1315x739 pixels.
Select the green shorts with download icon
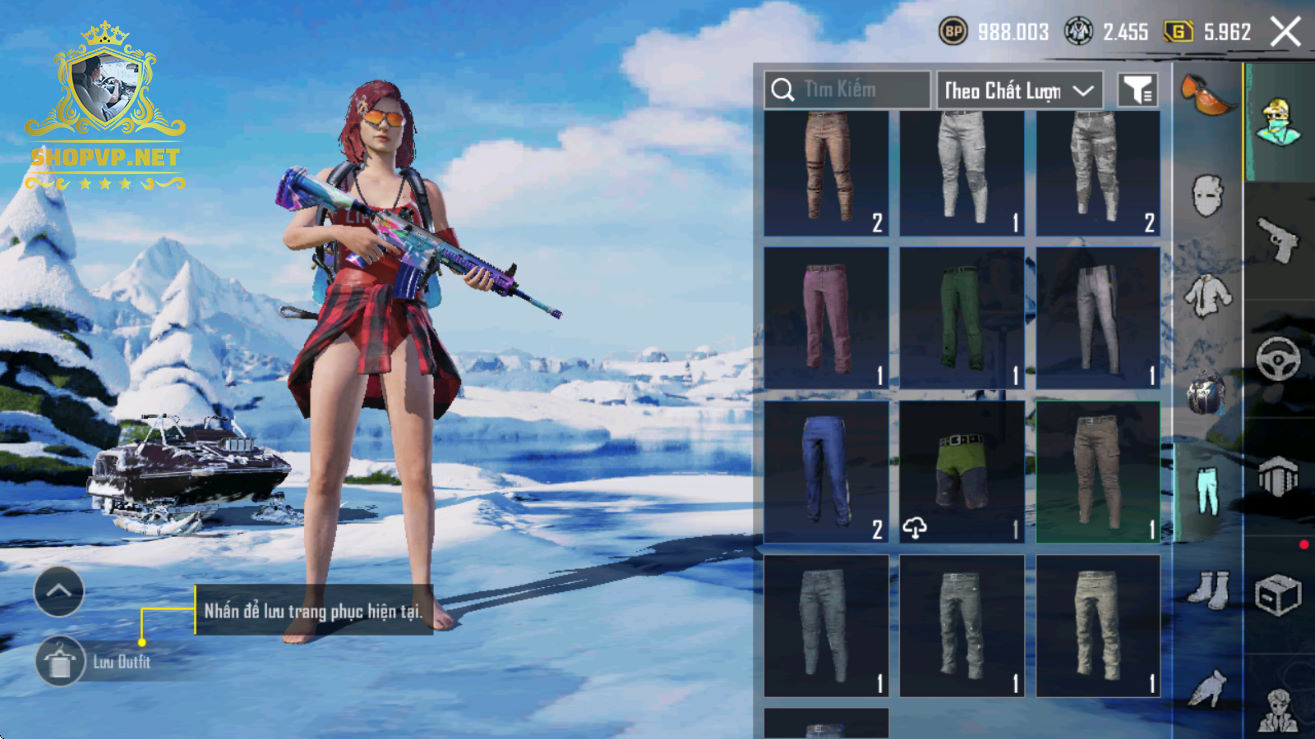[962, 472]
